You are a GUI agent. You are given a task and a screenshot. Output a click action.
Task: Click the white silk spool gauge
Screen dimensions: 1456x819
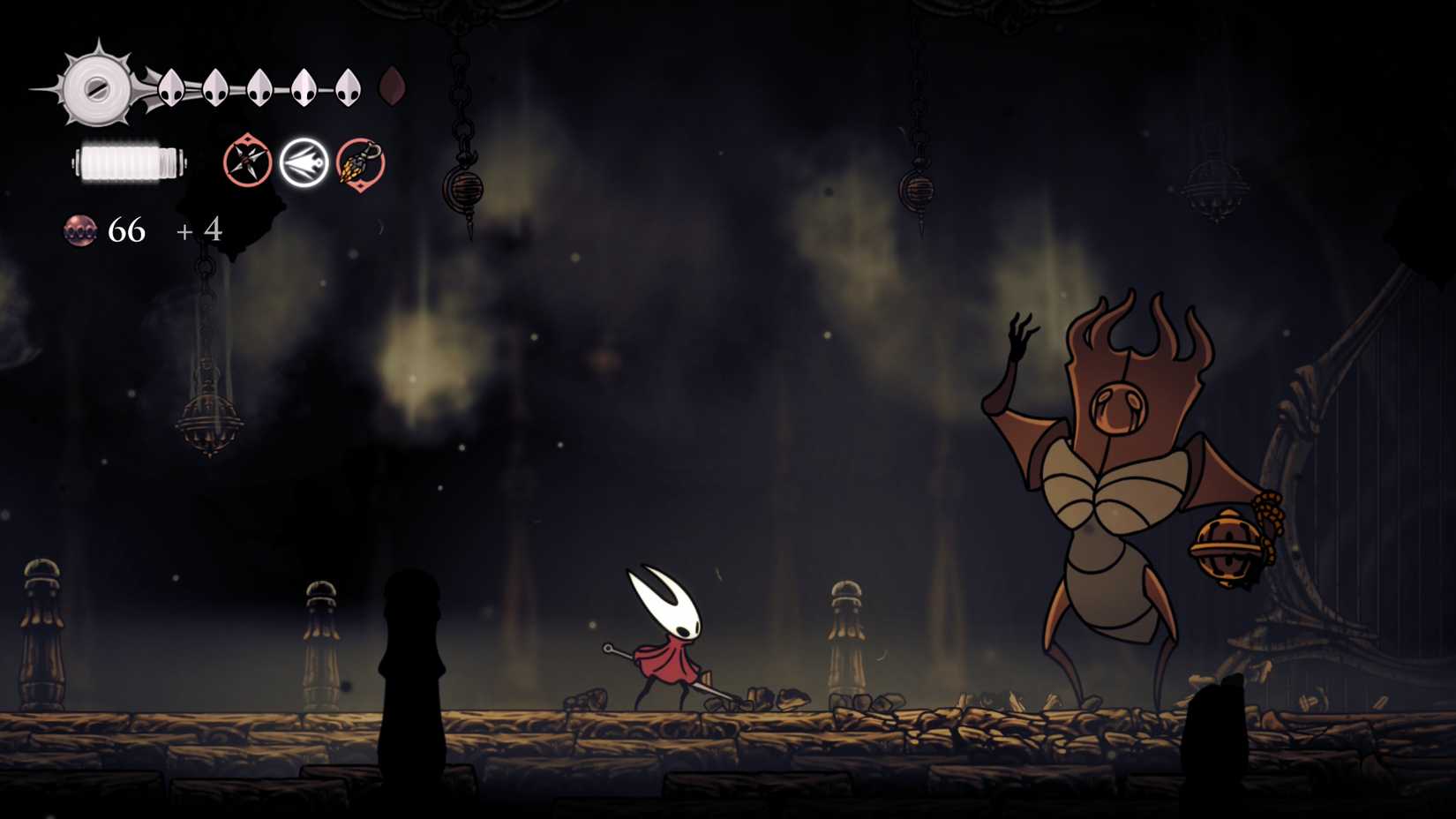pos(129,164)
